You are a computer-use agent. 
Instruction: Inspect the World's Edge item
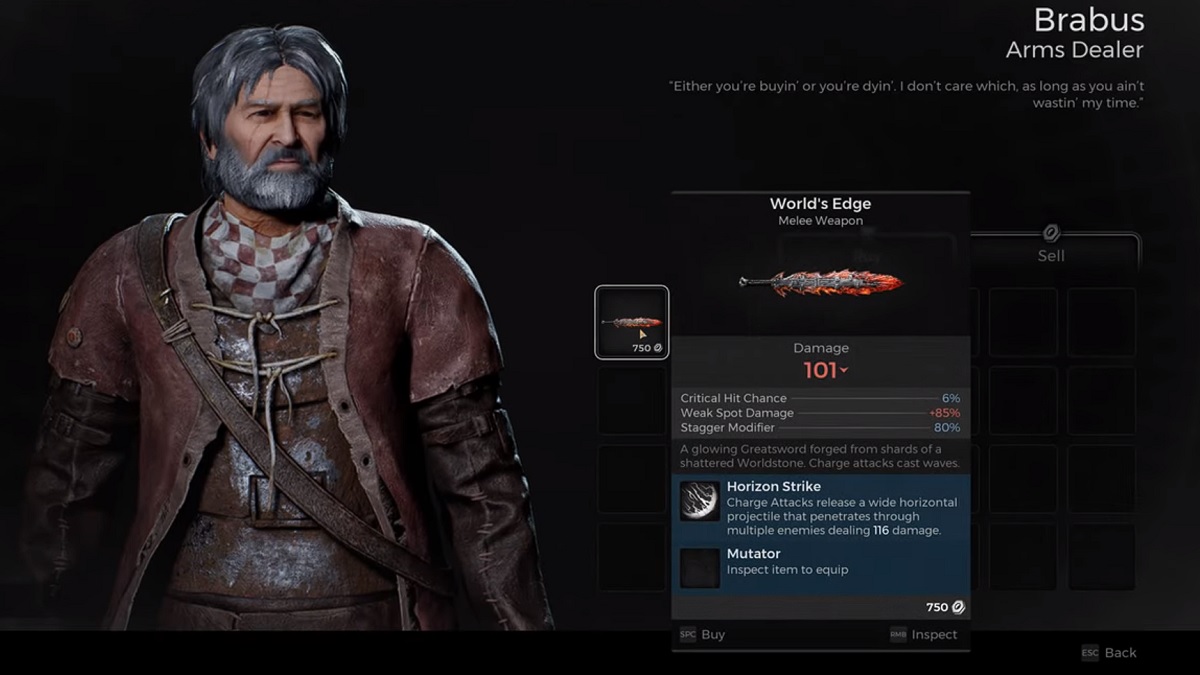(923, 634)
